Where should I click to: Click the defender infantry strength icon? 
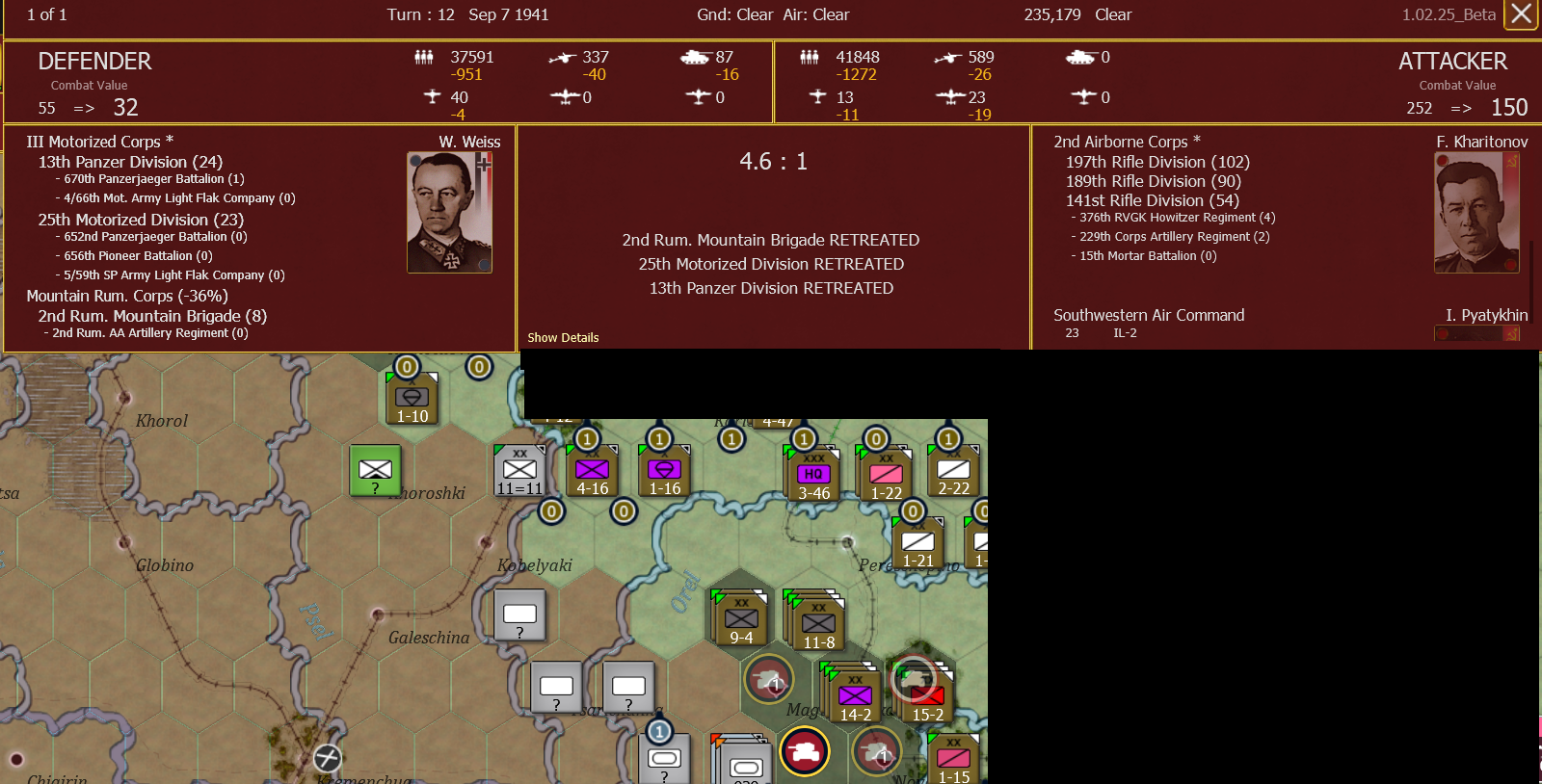point(425,58)
